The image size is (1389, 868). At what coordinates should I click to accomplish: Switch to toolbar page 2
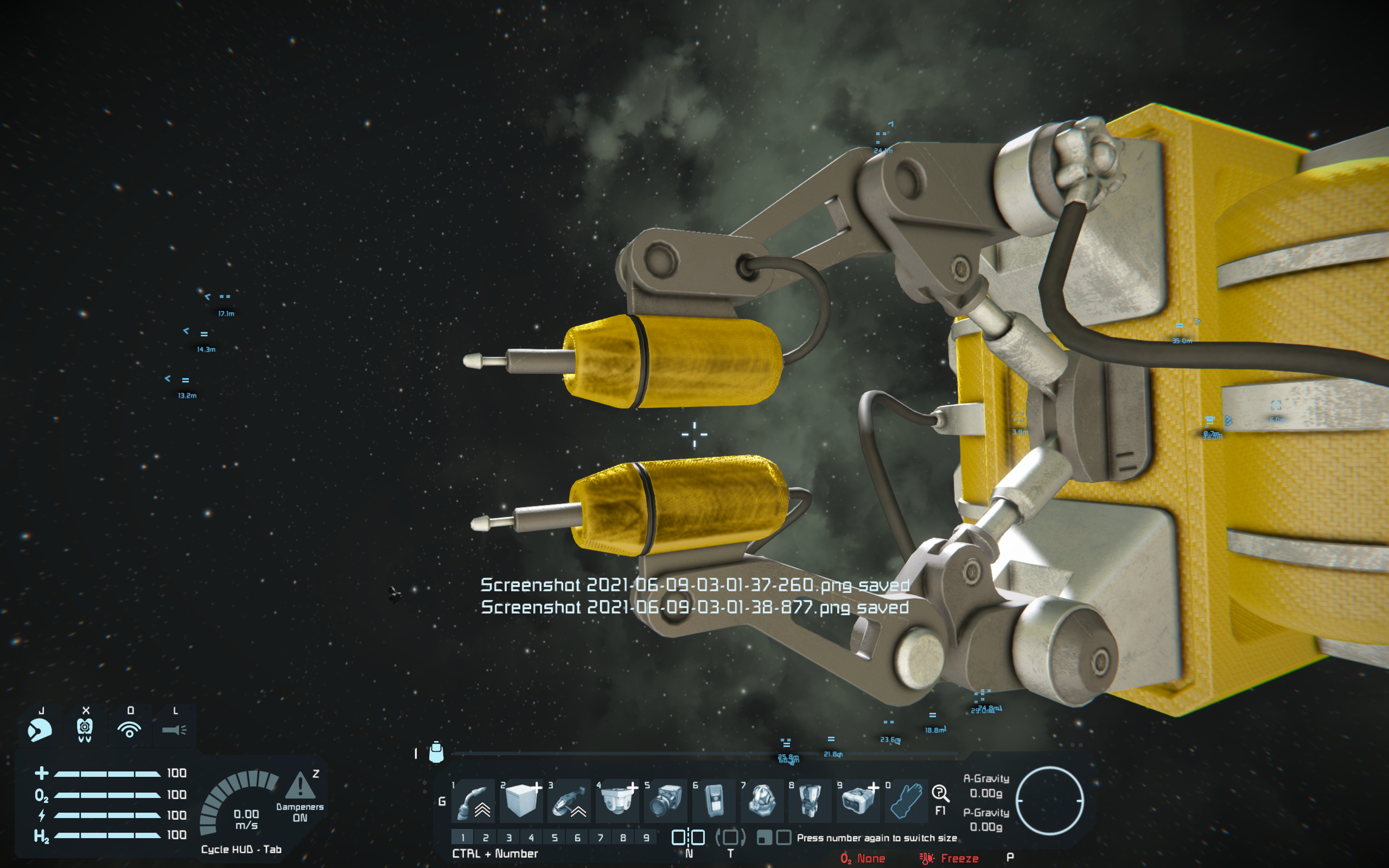486,838
